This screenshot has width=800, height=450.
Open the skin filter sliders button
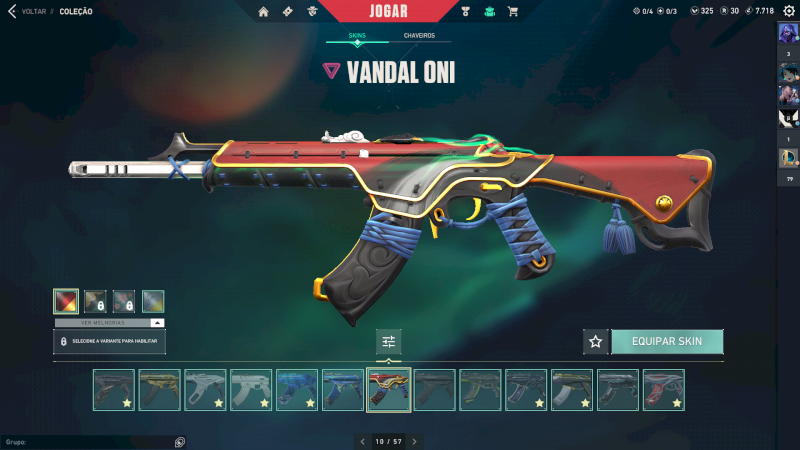389,342
